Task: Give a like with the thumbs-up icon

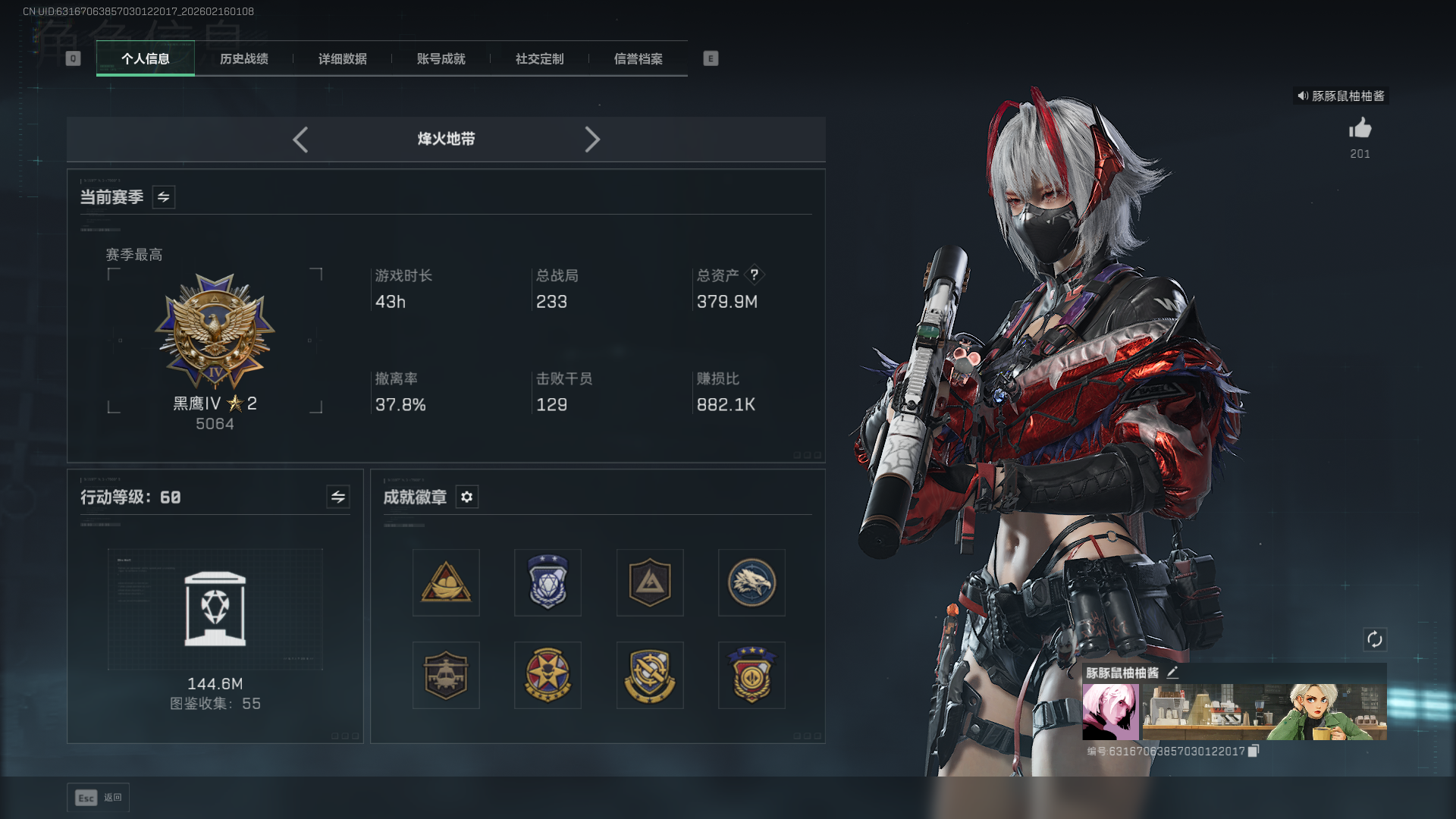Action: 1360,129
